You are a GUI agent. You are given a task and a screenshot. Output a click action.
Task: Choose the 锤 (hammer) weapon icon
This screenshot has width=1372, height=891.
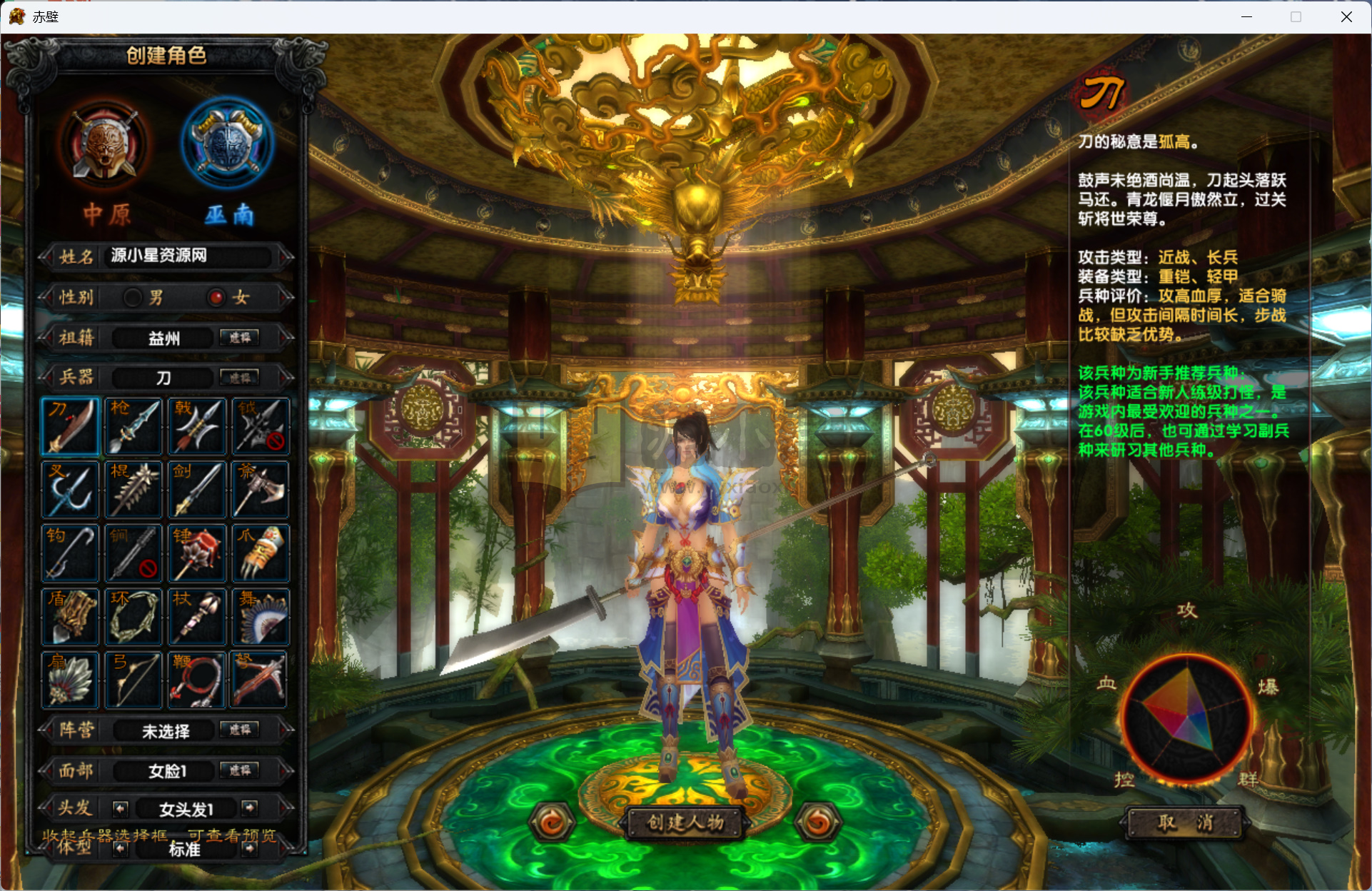tap(196, 553)
